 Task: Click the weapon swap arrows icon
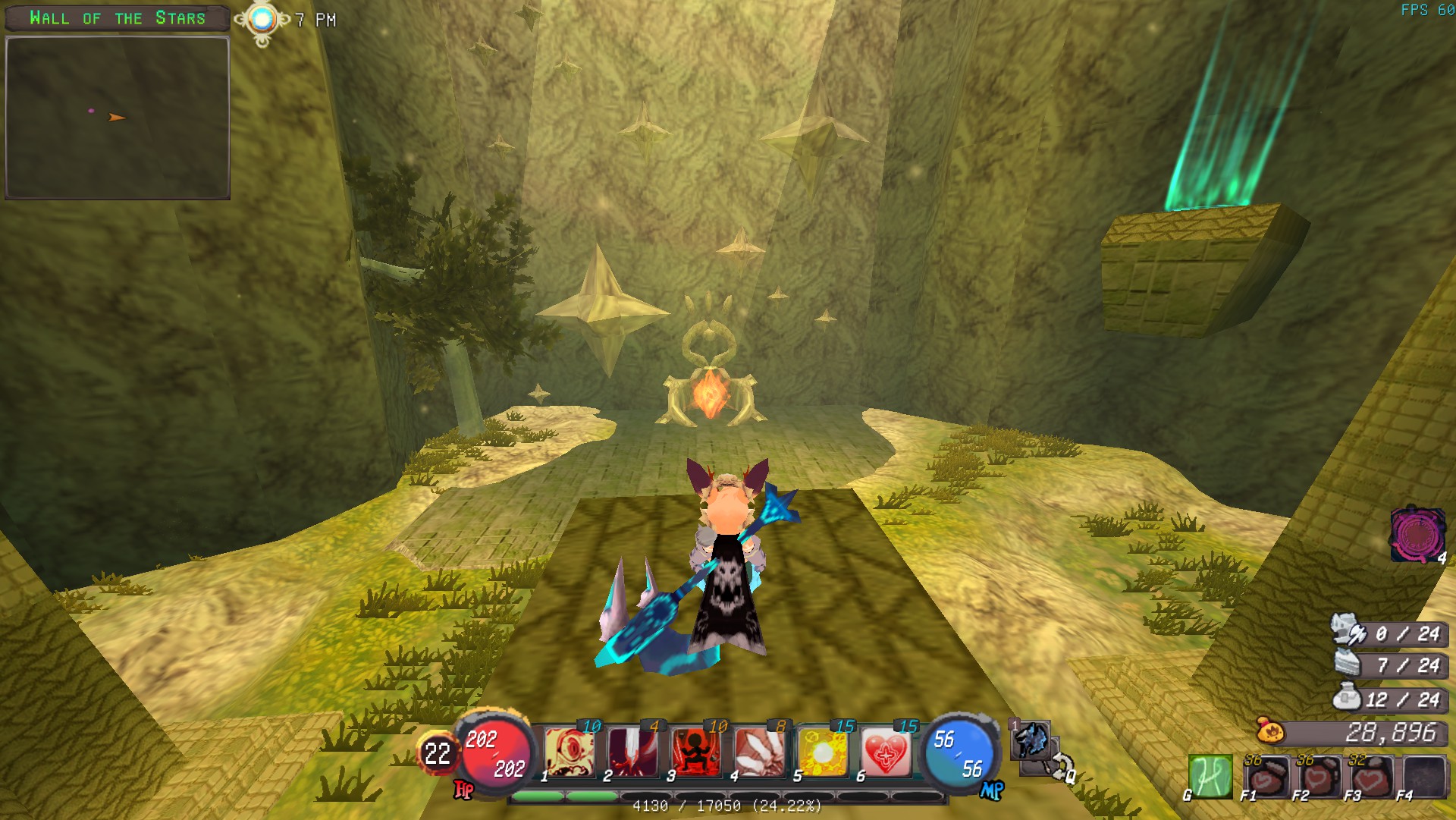pyautogui.click(x=1060, y=766)
